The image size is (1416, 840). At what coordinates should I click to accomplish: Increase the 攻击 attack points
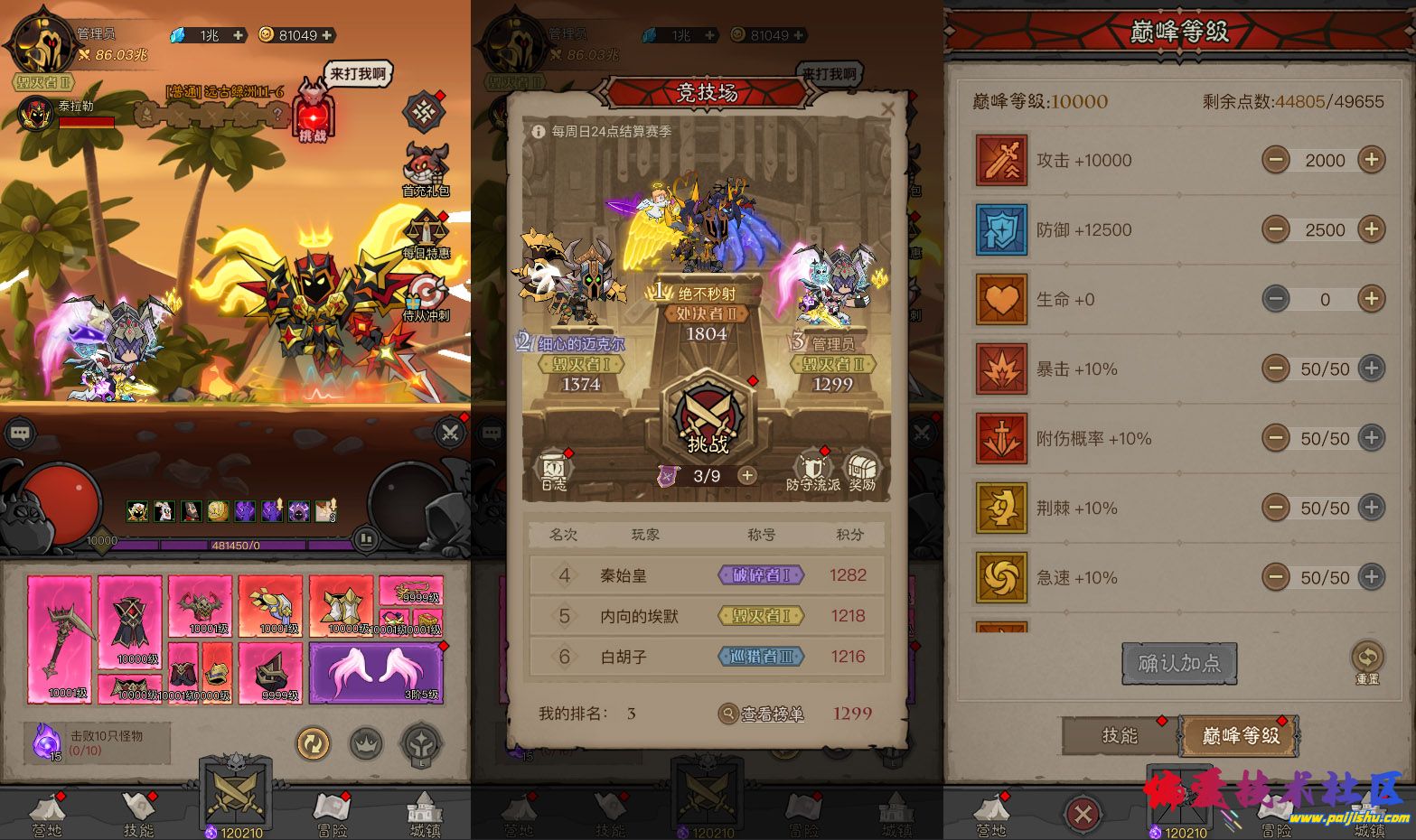(1371, 160)
